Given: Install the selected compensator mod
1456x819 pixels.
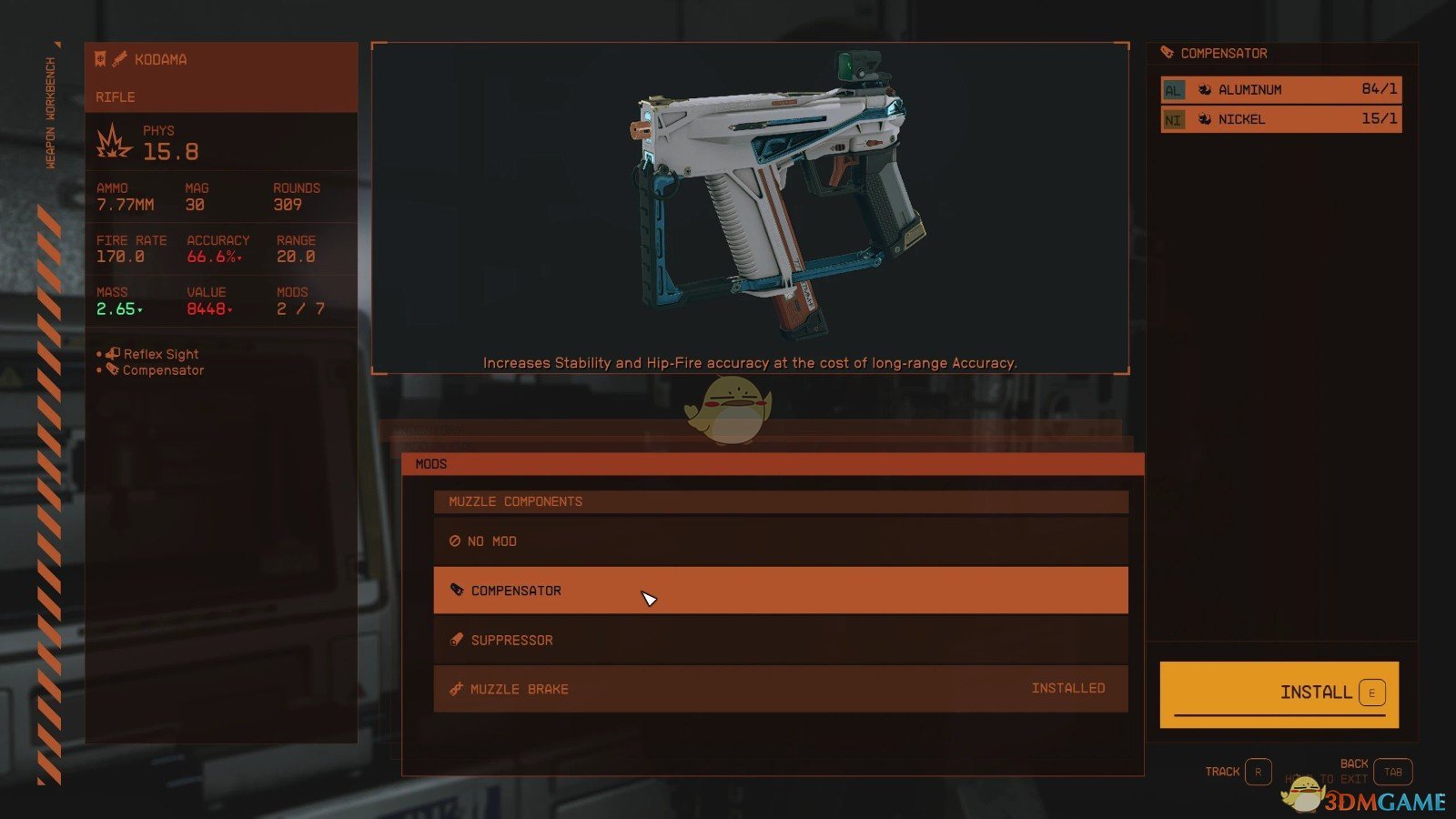Looking at the screenshot, I should coord(1279,693).
